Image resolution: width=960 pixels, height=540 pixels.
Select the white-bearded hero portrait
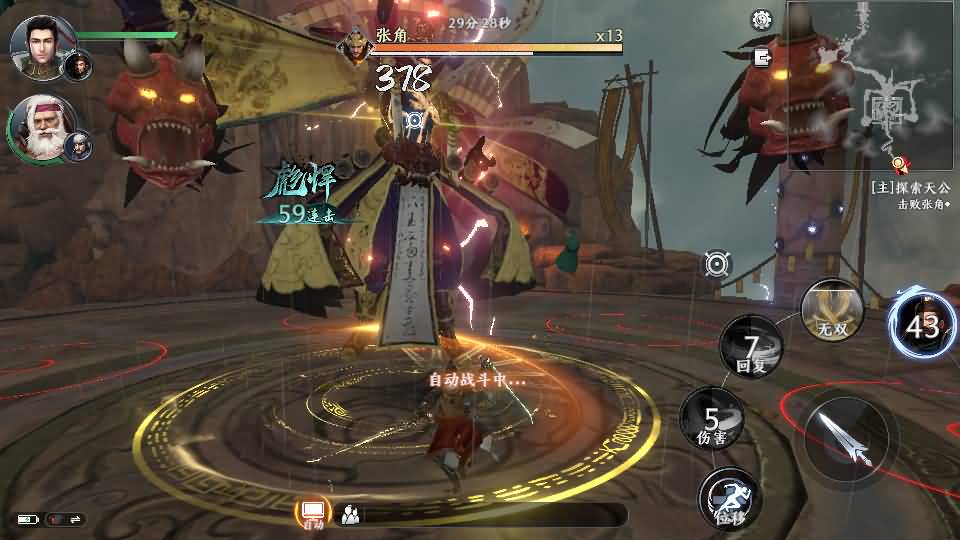click(x=38, y=130)
